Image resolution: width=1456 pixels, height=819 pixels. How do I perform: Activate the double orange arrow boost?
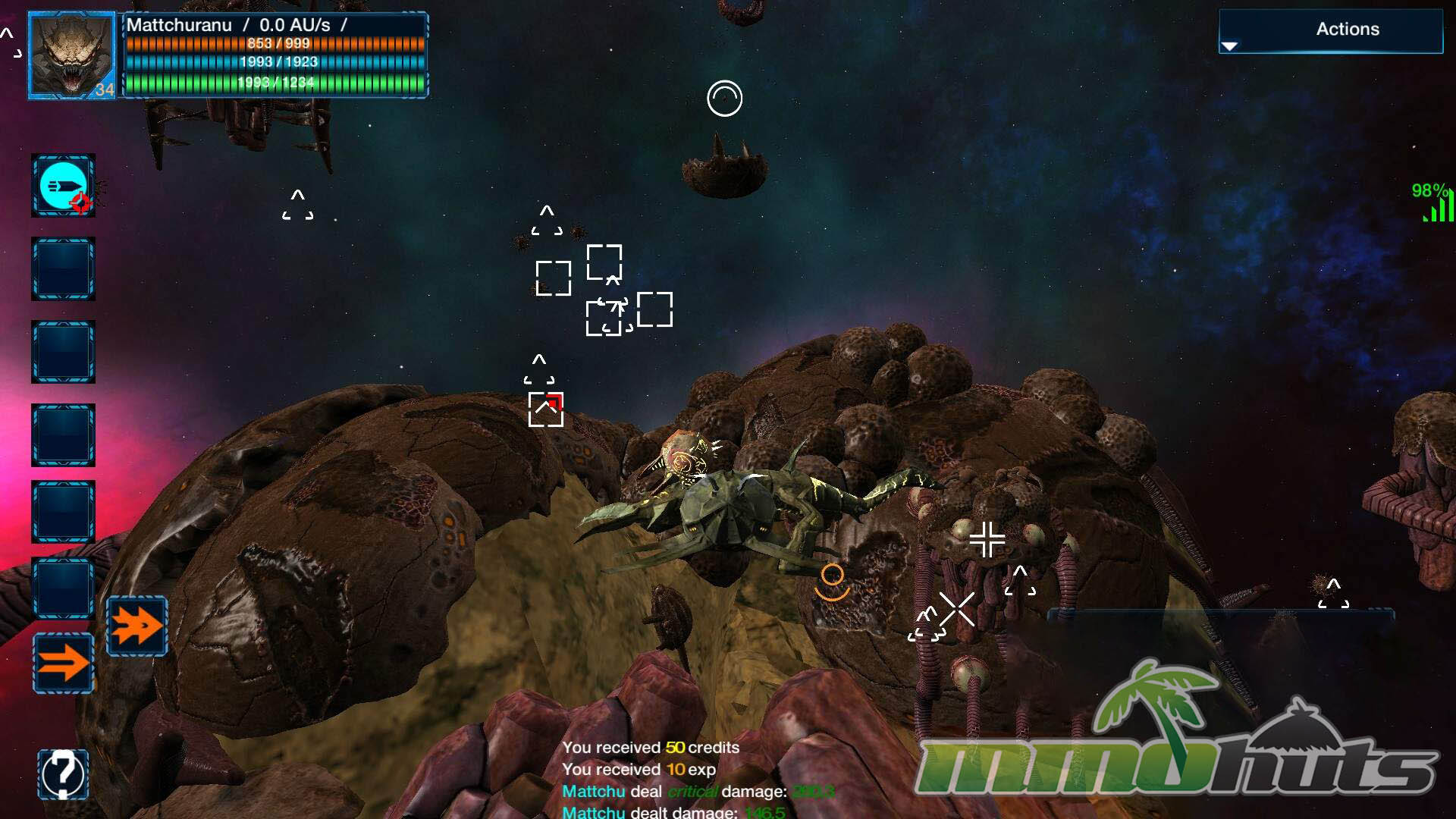point(136,626)
